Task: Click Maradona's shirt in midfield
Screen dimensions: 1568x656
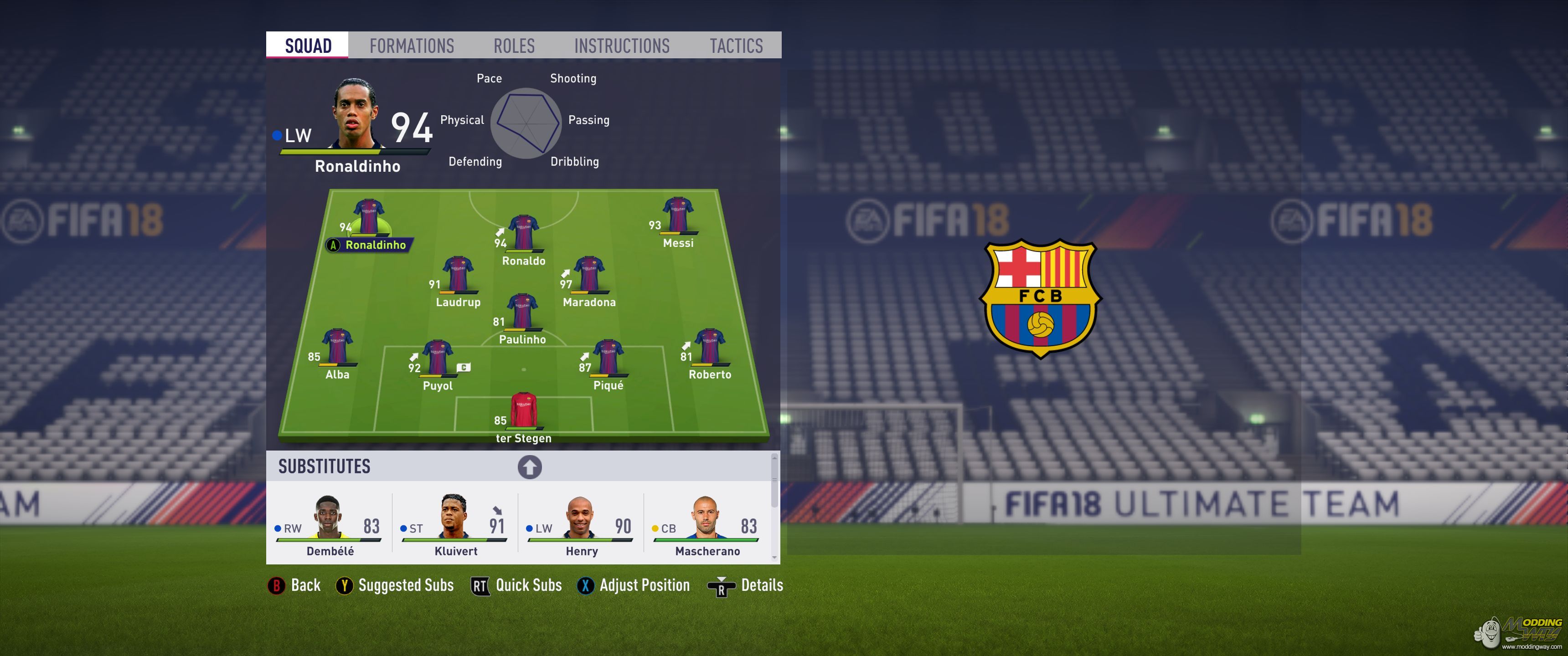Action: [588, 274]
